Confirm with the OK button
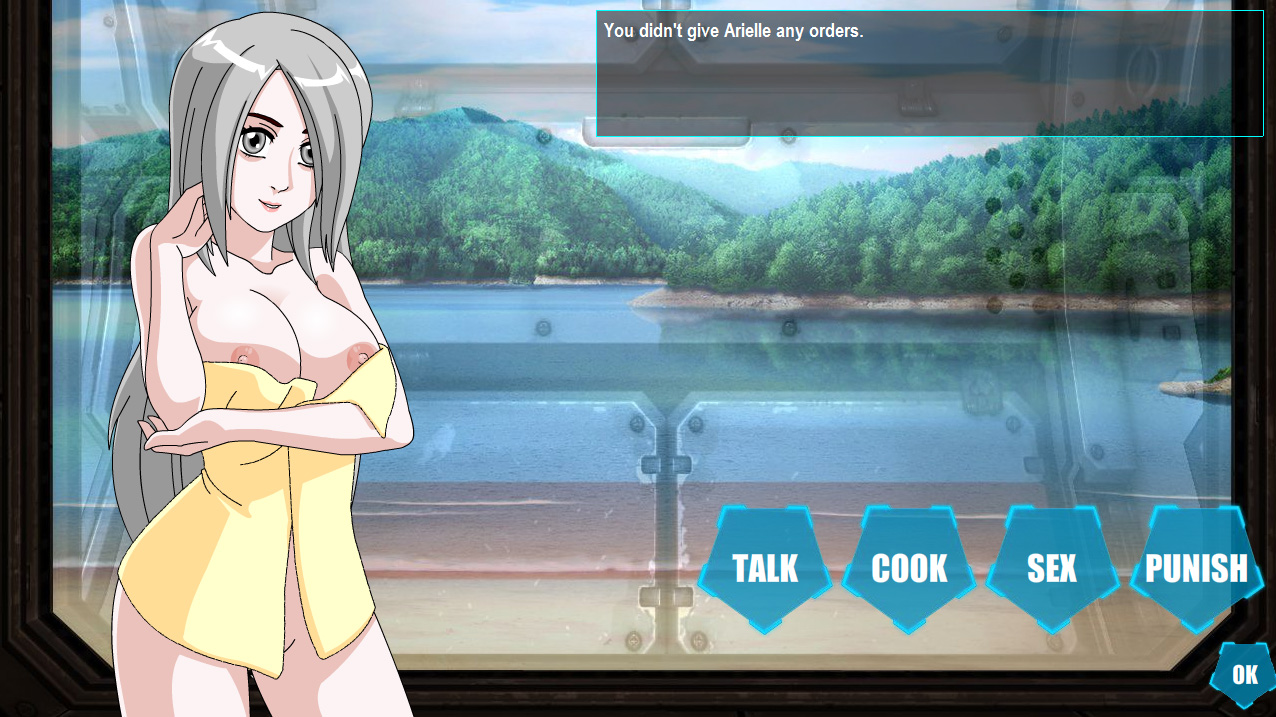 (1244, 675)
